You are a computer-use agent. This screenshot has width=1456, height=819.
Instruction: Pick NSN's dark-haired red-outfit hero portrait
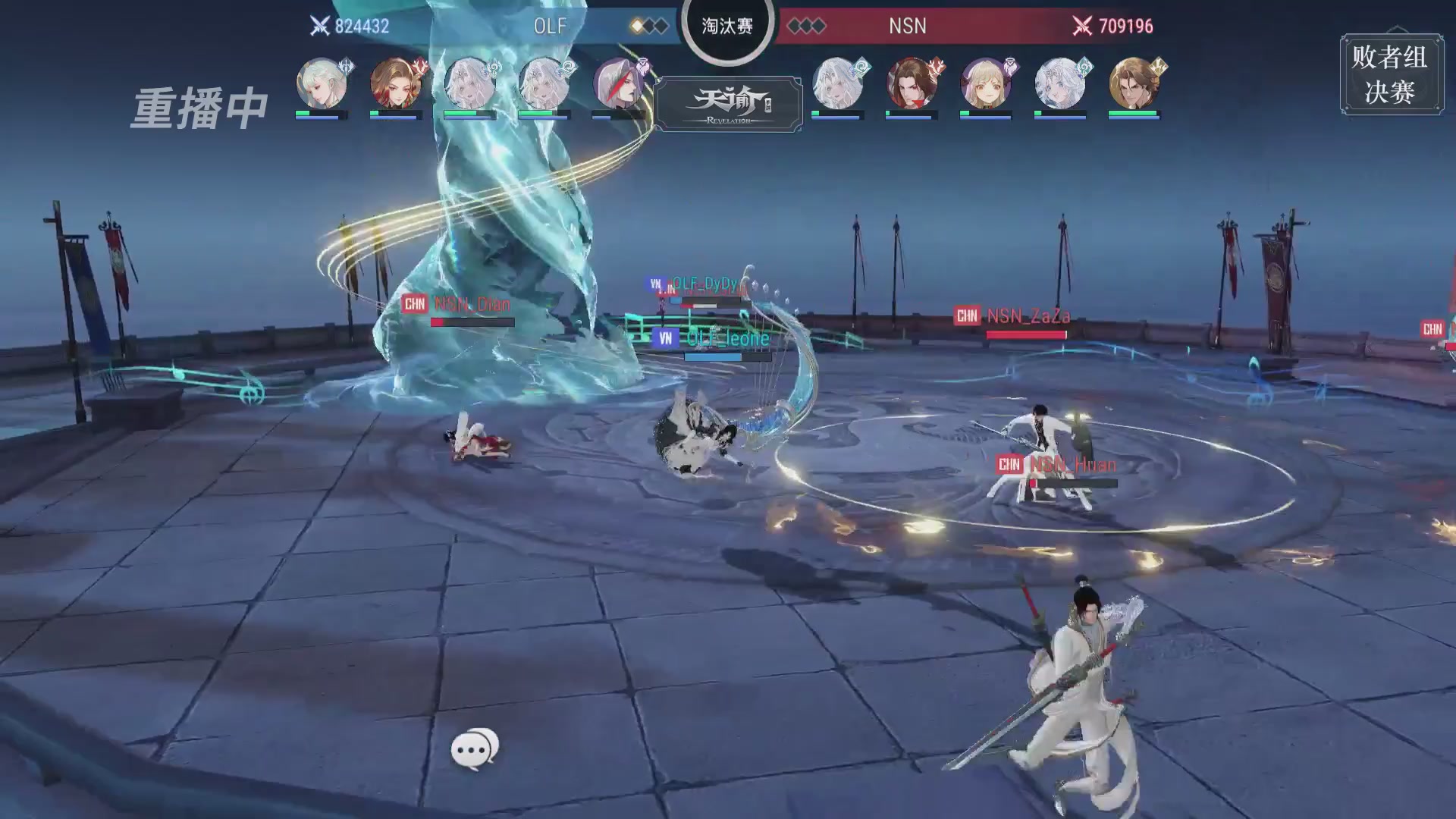(x=911, y=83)
